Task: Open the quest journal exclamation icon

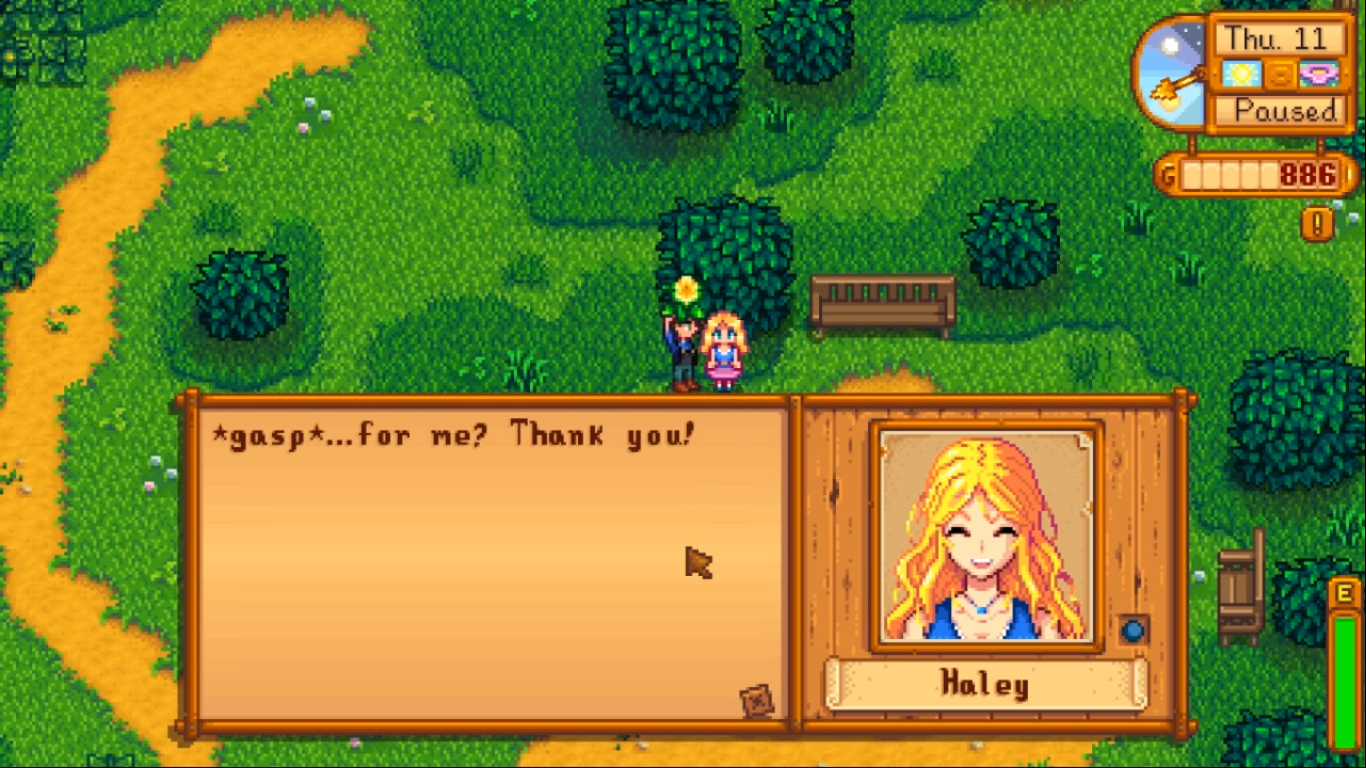Action: (1317, 223)
